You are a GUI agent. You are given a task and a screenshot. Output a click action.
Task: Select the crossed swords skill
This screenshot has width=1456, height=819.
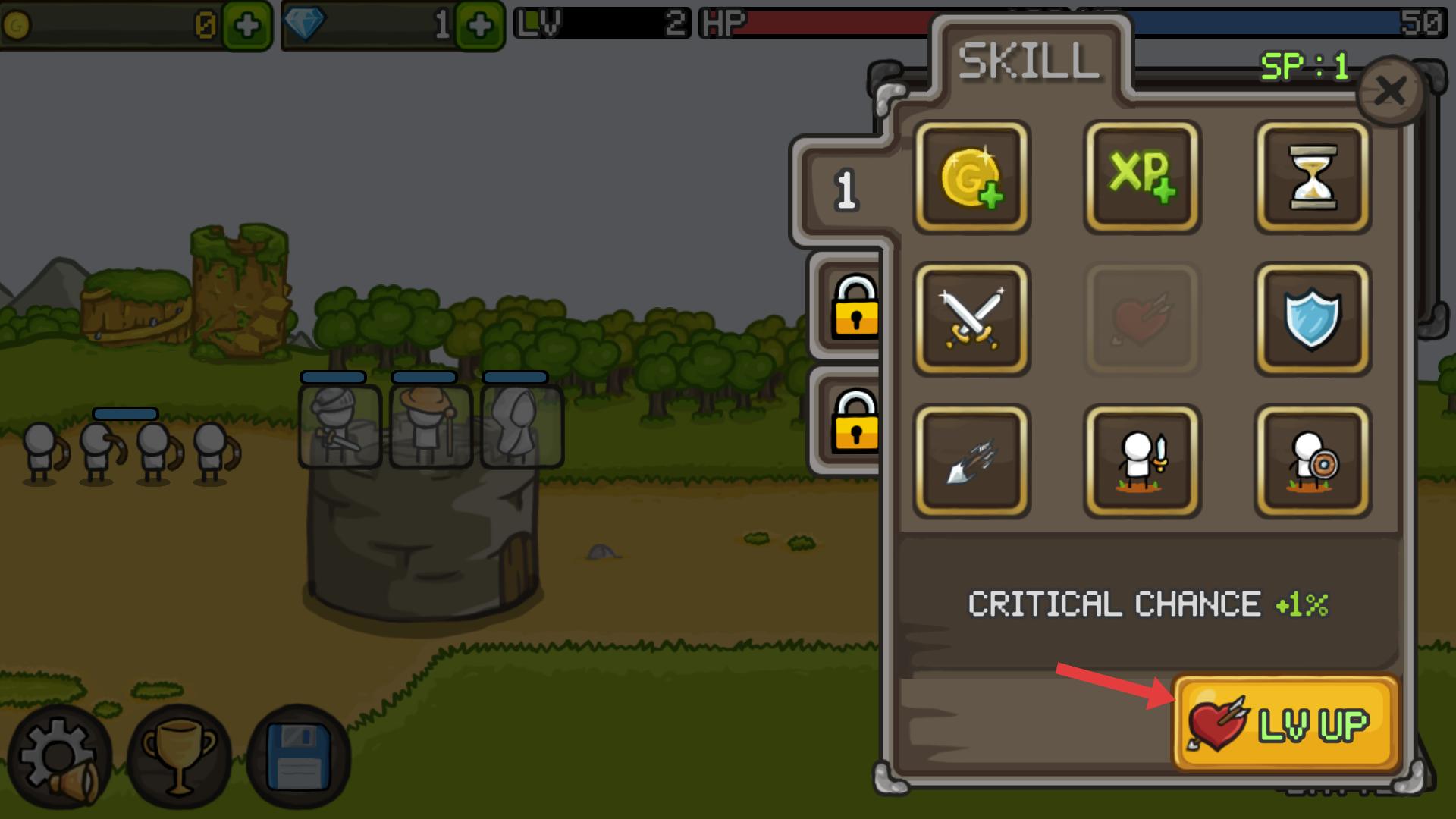(971, 319)
